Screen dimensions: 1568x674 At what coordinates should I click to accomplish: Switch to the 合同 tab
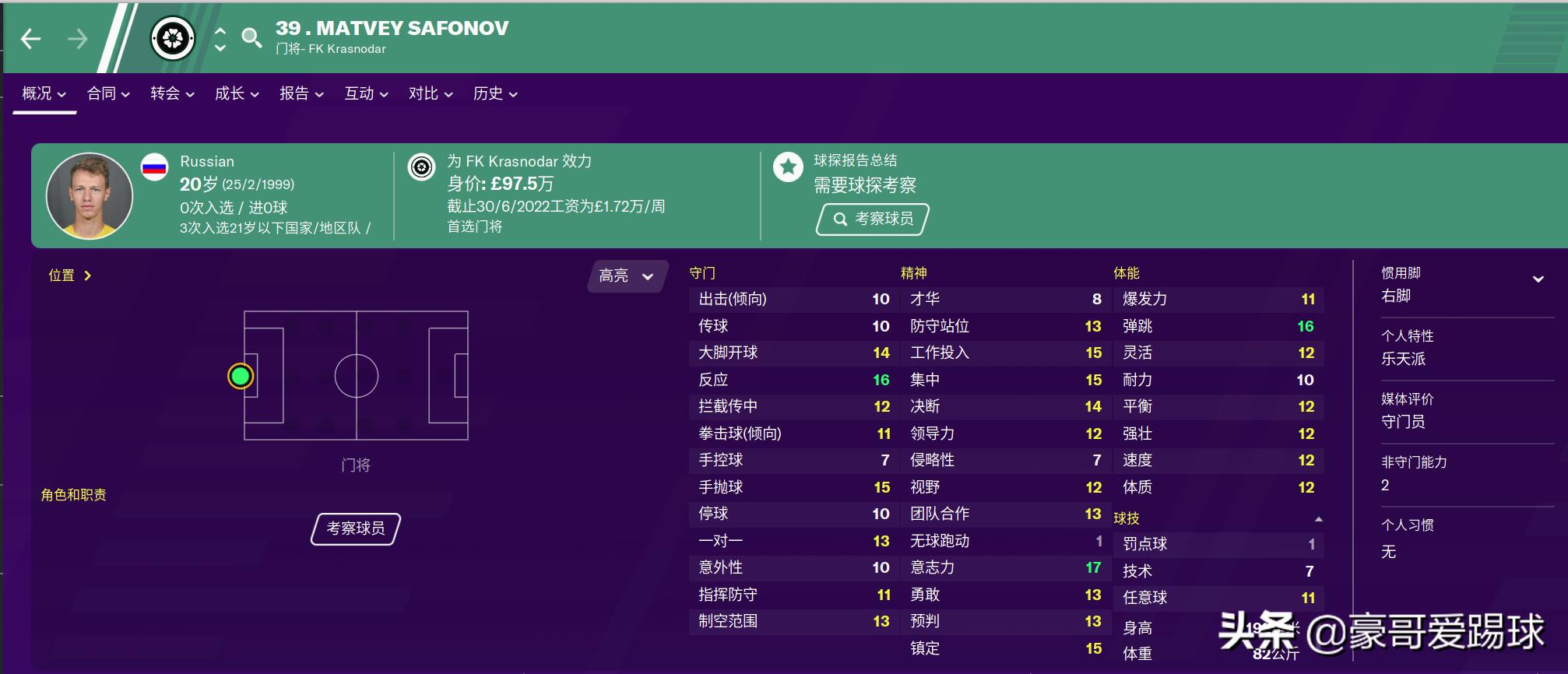click(101, 93)
